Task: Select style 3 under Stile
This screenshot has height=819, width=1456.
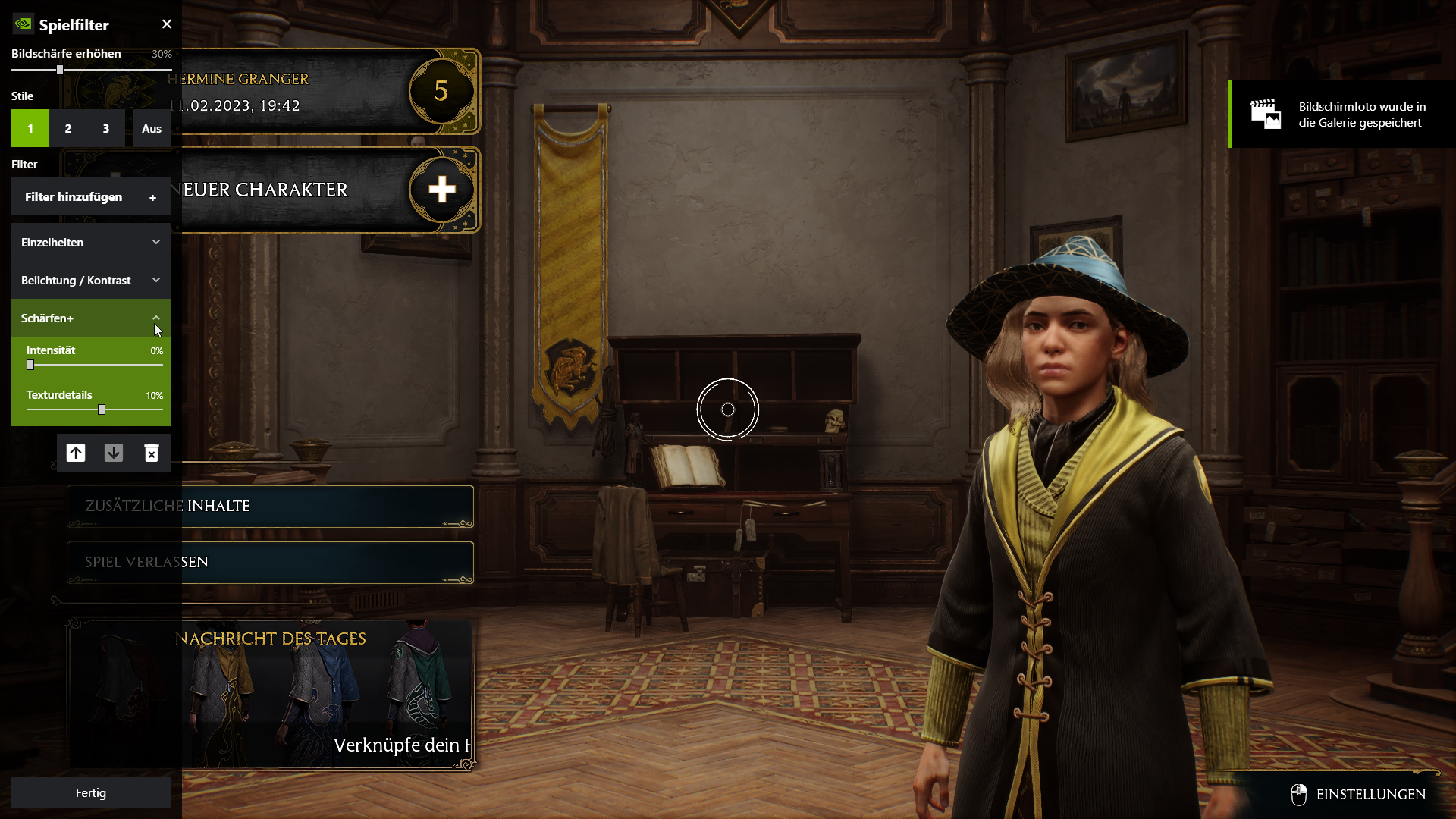Action: click(x=106, y=128)
